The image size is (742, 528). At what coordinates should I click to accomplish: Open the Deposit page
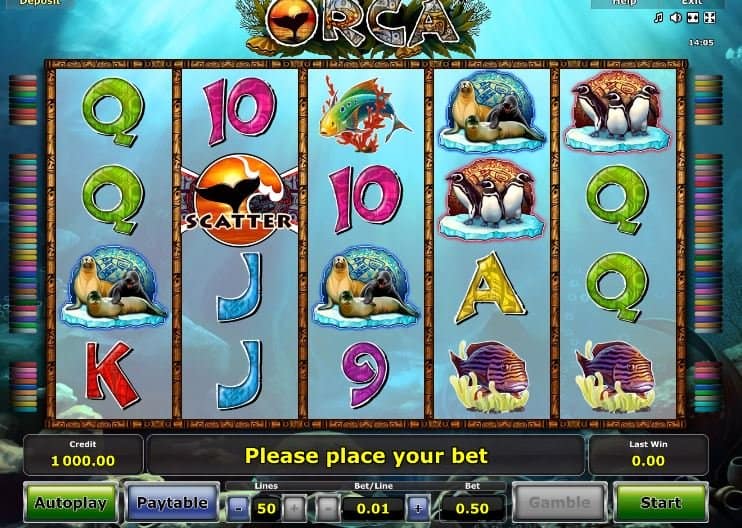[40, 3]
